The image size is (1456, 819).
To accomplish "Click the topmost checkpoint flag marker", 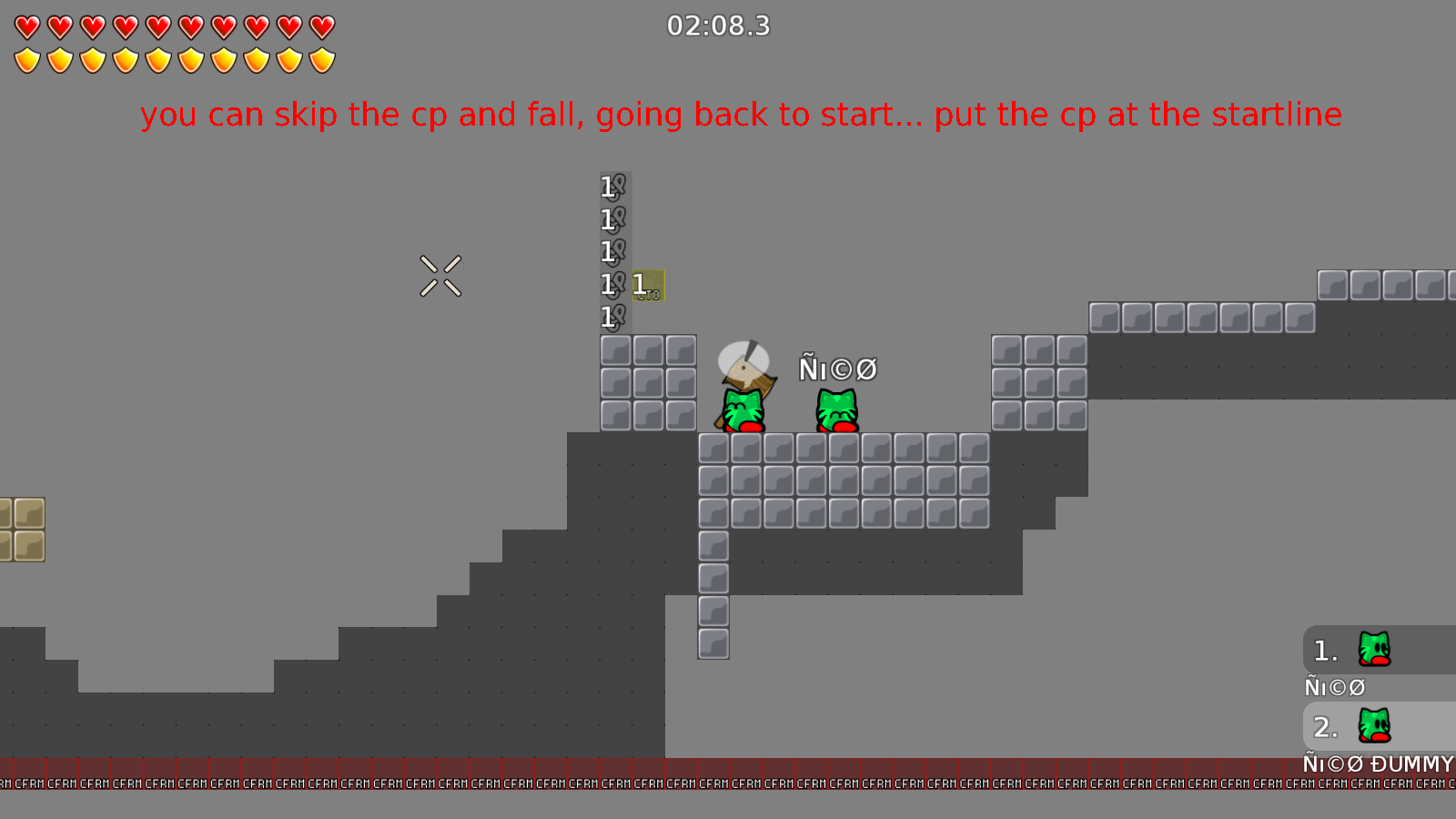I will pos(611,187).
